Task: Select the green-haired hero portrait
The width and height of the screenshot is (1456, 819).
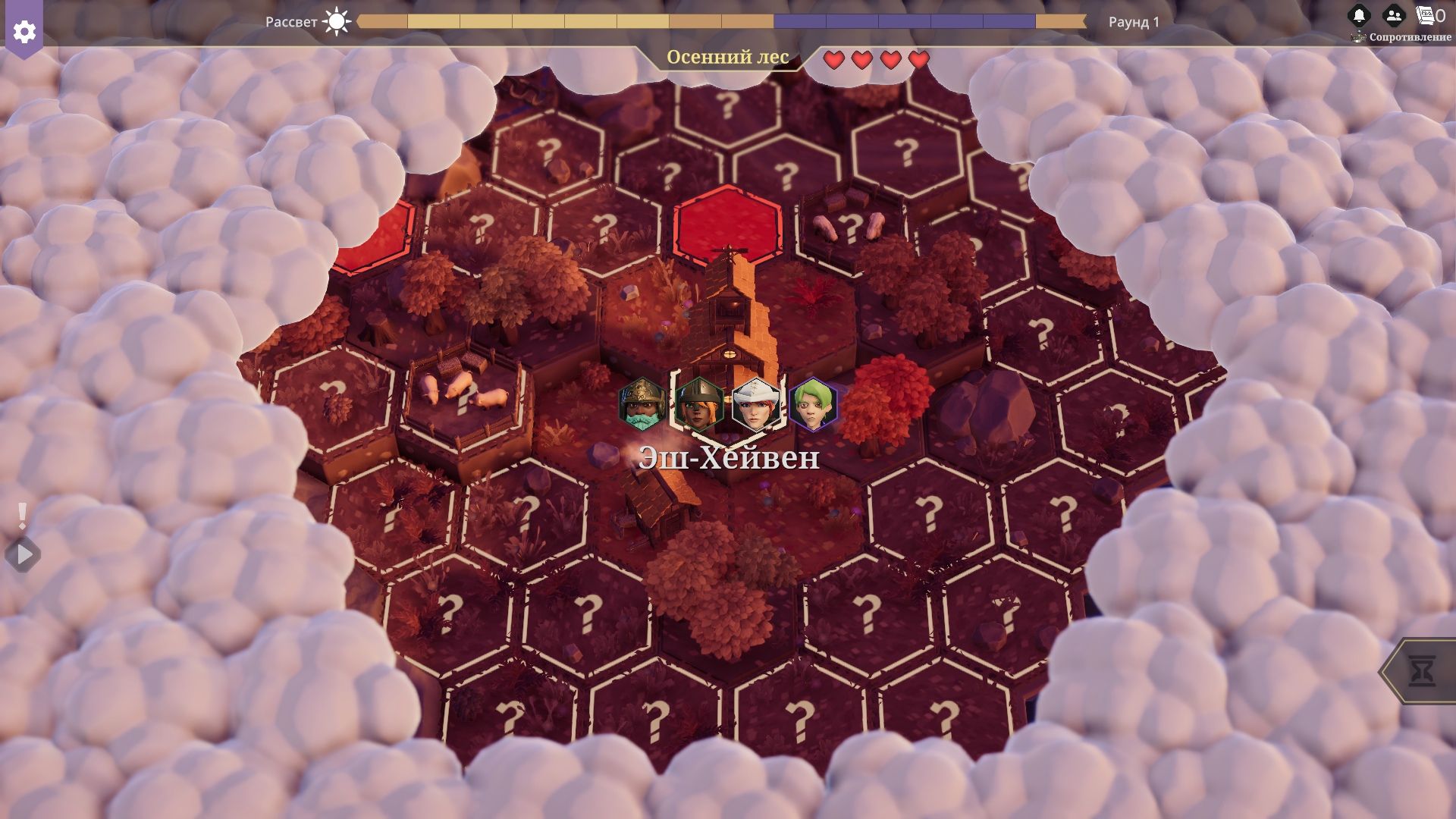Action: click(x=812, y=403)
